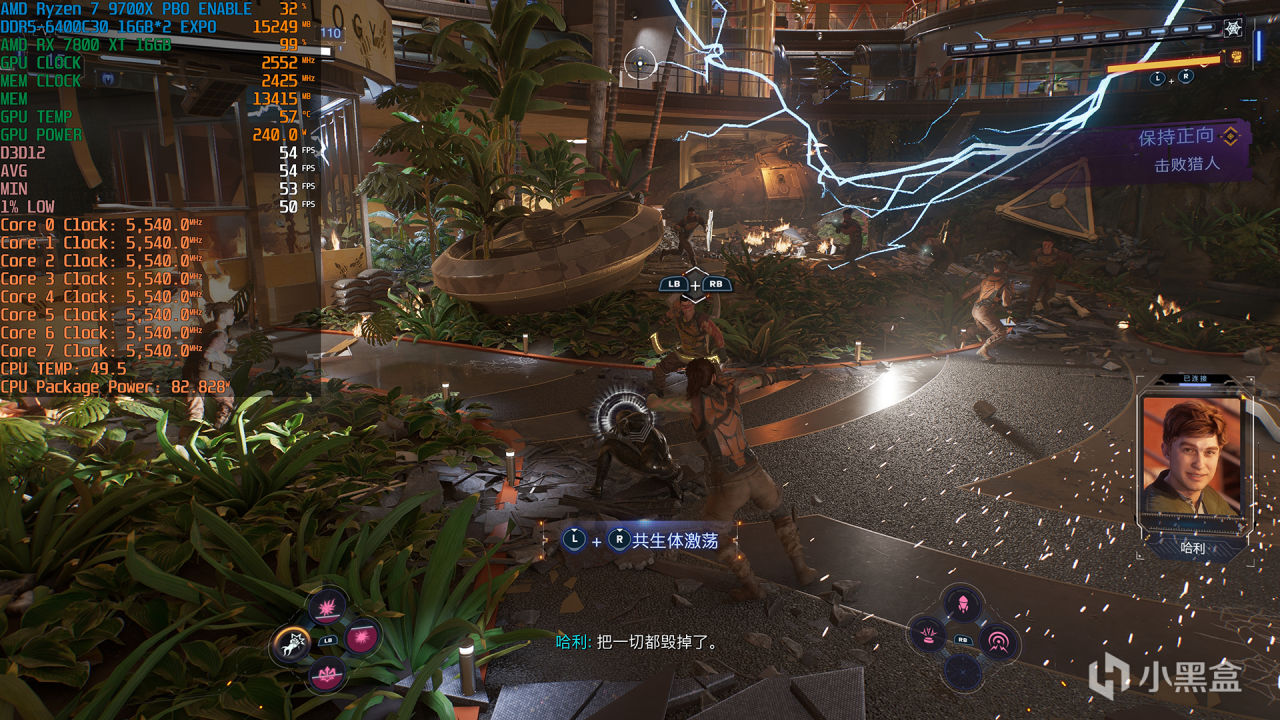Click Harry's connected call portrait
The height and width of the screenshot is (720, 1280).
click(x=1191, y=455)
